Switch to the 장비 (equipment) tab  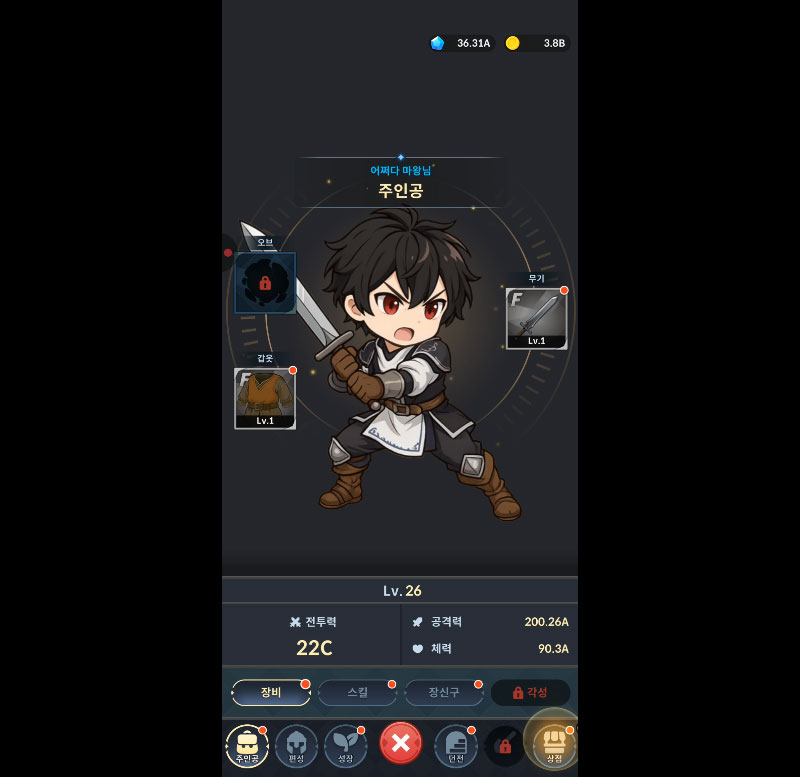coord(271,693)
